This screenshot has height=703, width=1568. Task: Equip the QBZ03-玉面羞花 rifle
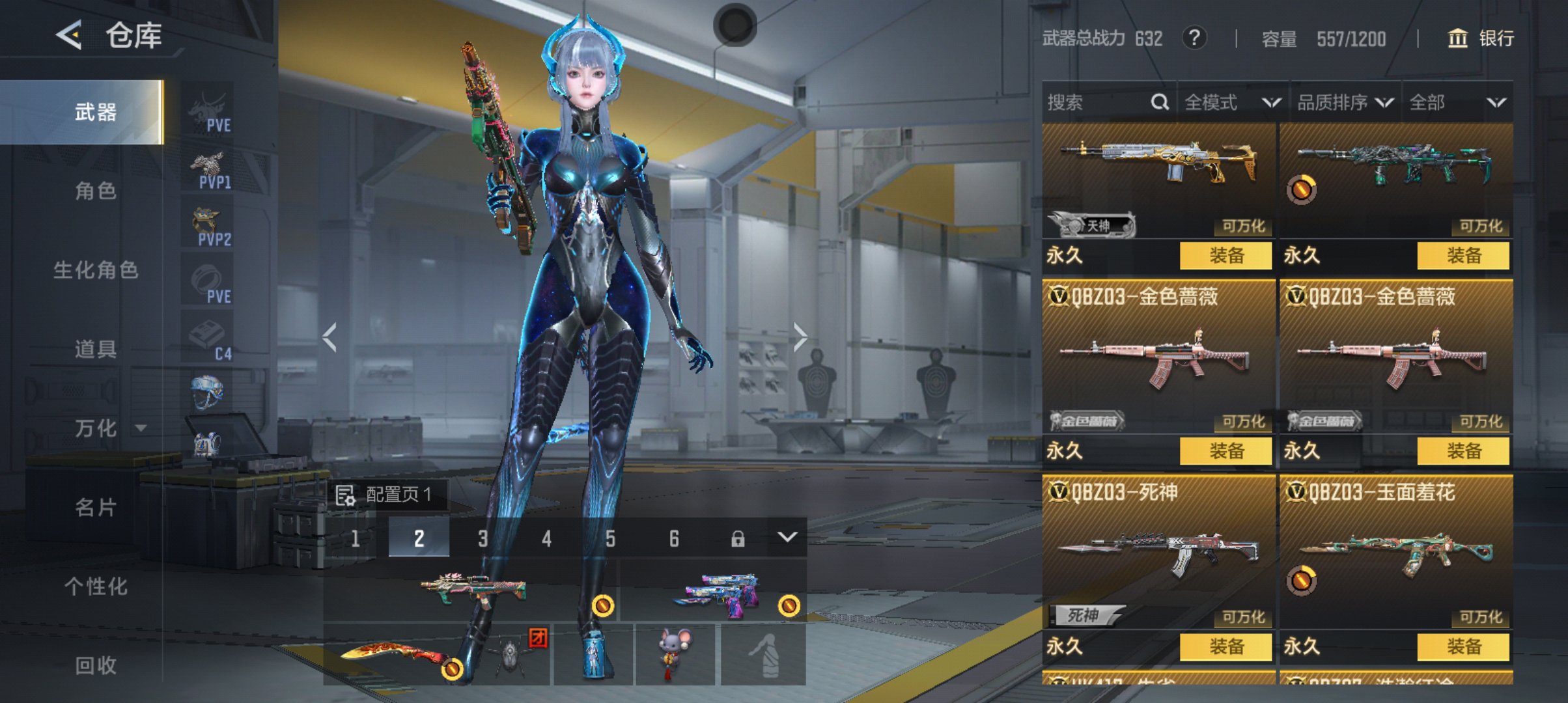pyautogui.click(x=1463, y=646)
